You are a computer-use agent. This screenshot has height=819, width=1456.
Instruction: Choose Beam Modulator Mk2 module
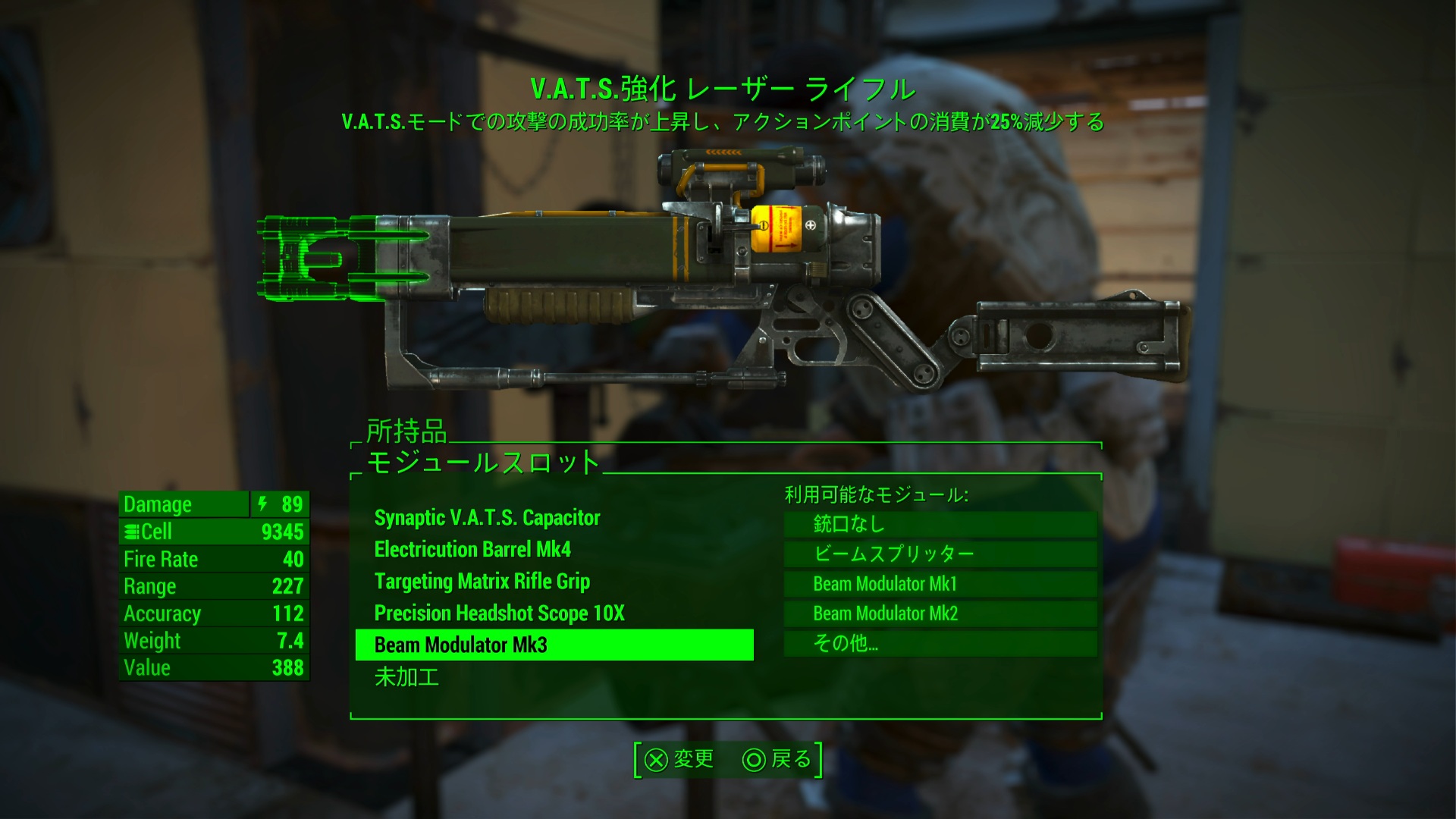[940, 613]
